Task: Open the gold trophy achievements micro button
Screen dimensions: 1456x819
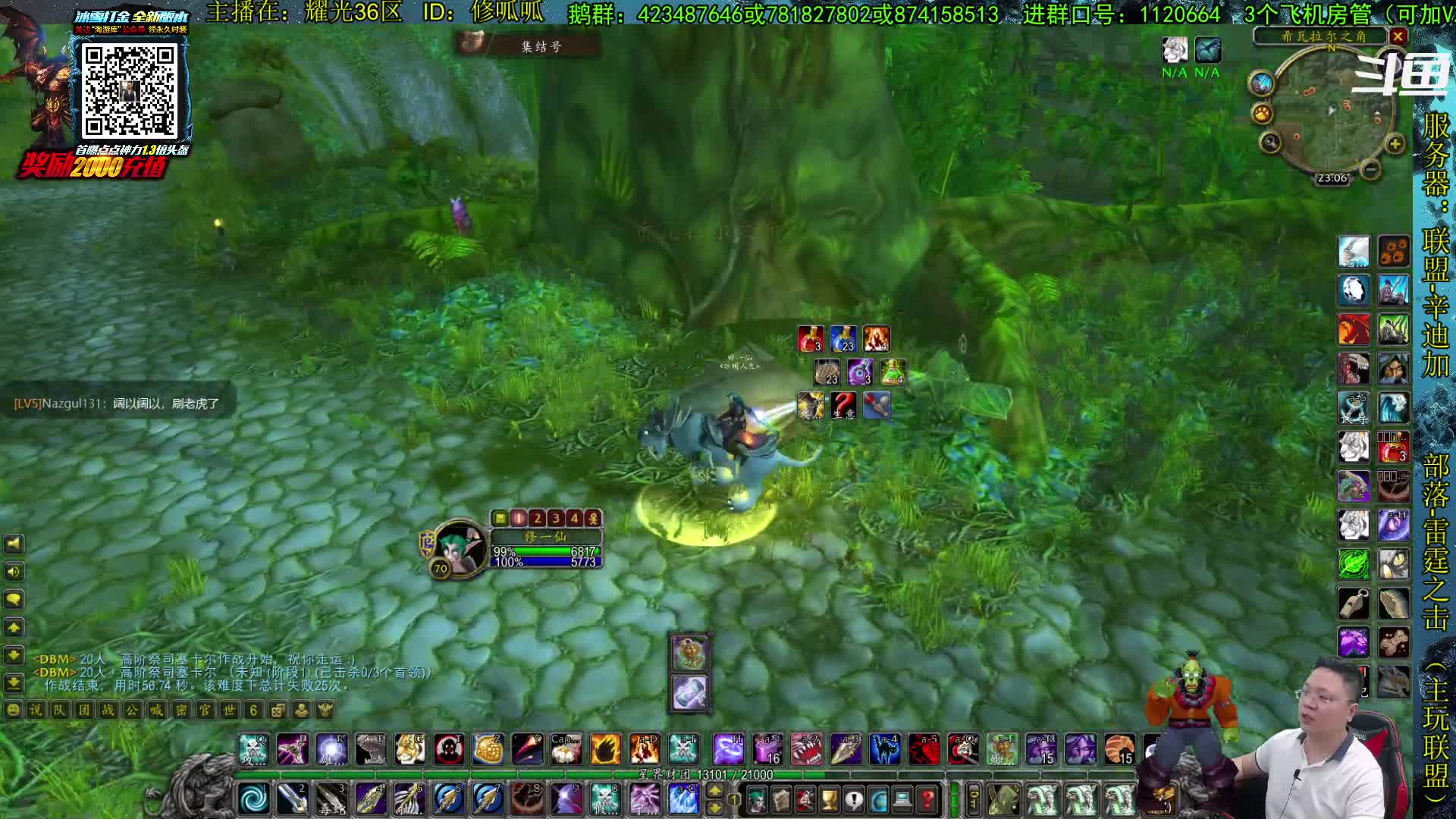Action: 830,799
